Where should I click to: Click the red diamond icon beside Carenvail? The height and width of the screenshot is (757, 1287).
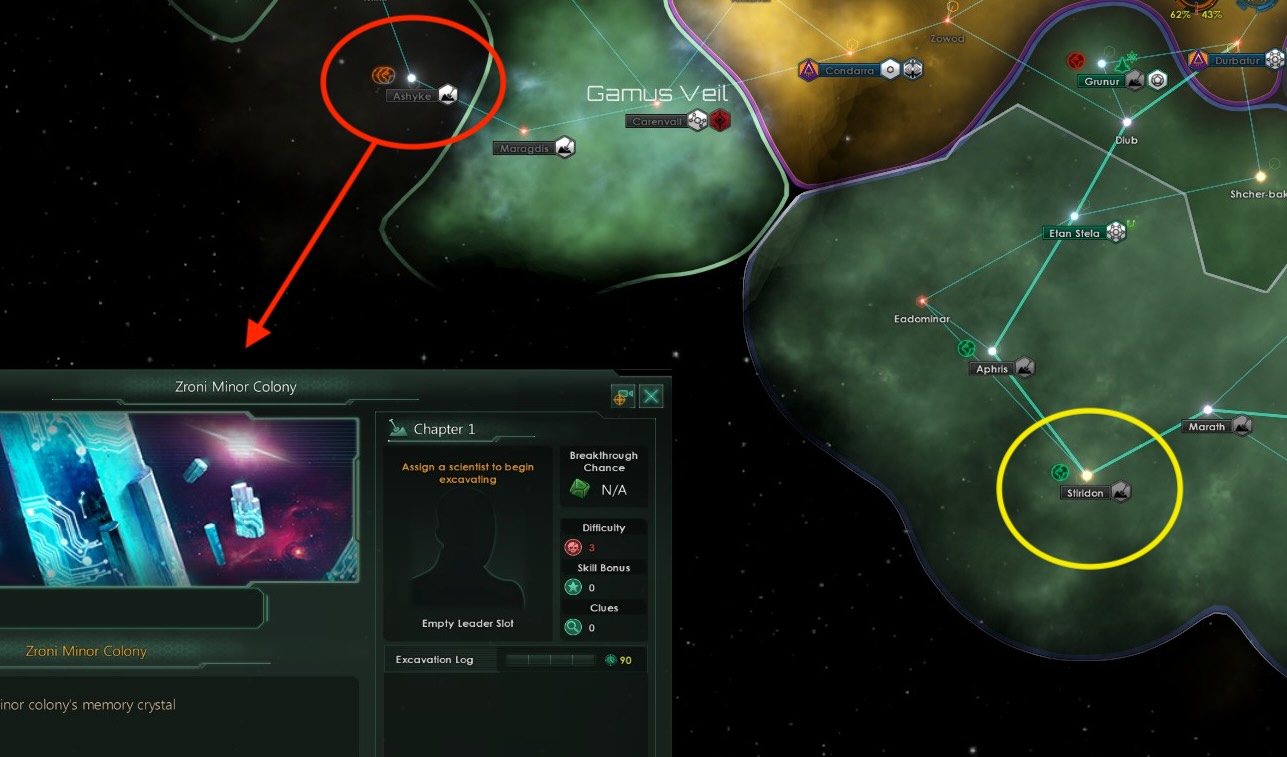721,119
